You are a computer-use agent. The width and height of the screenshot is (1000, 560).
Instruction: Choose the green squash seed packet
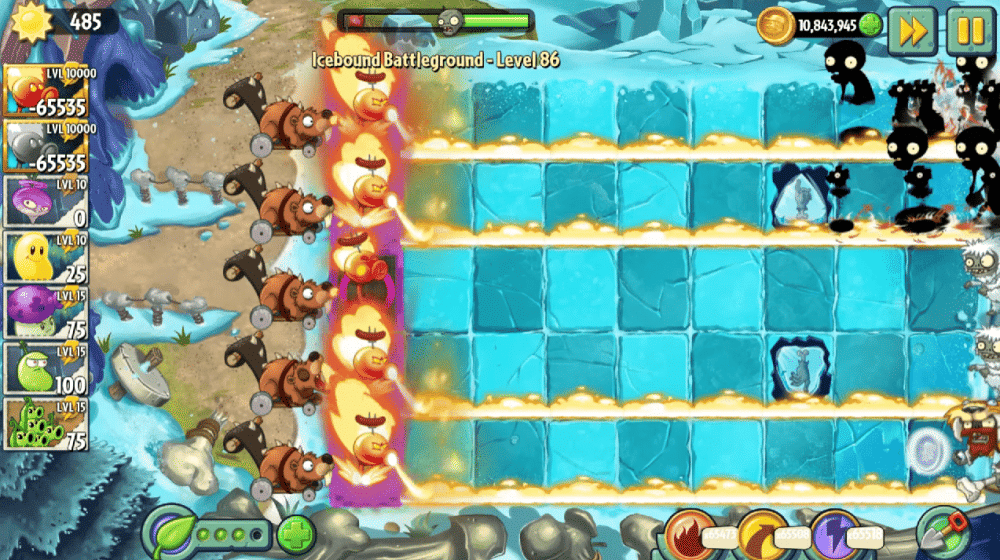(45, 369)
